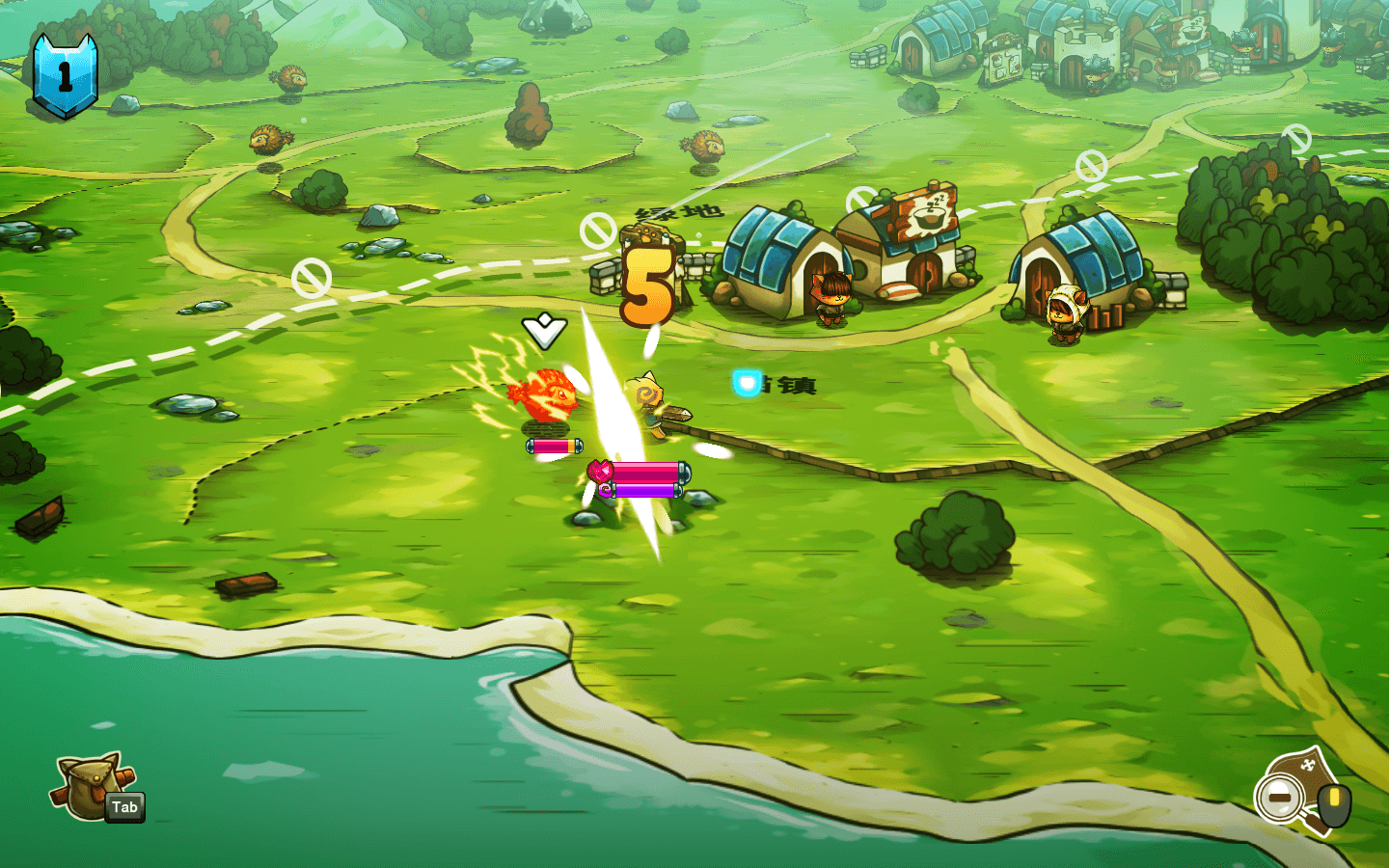Click the 绿地 region name label
Image resolution: width=1389 pixels, height=868 pixels.
point(679,209)
